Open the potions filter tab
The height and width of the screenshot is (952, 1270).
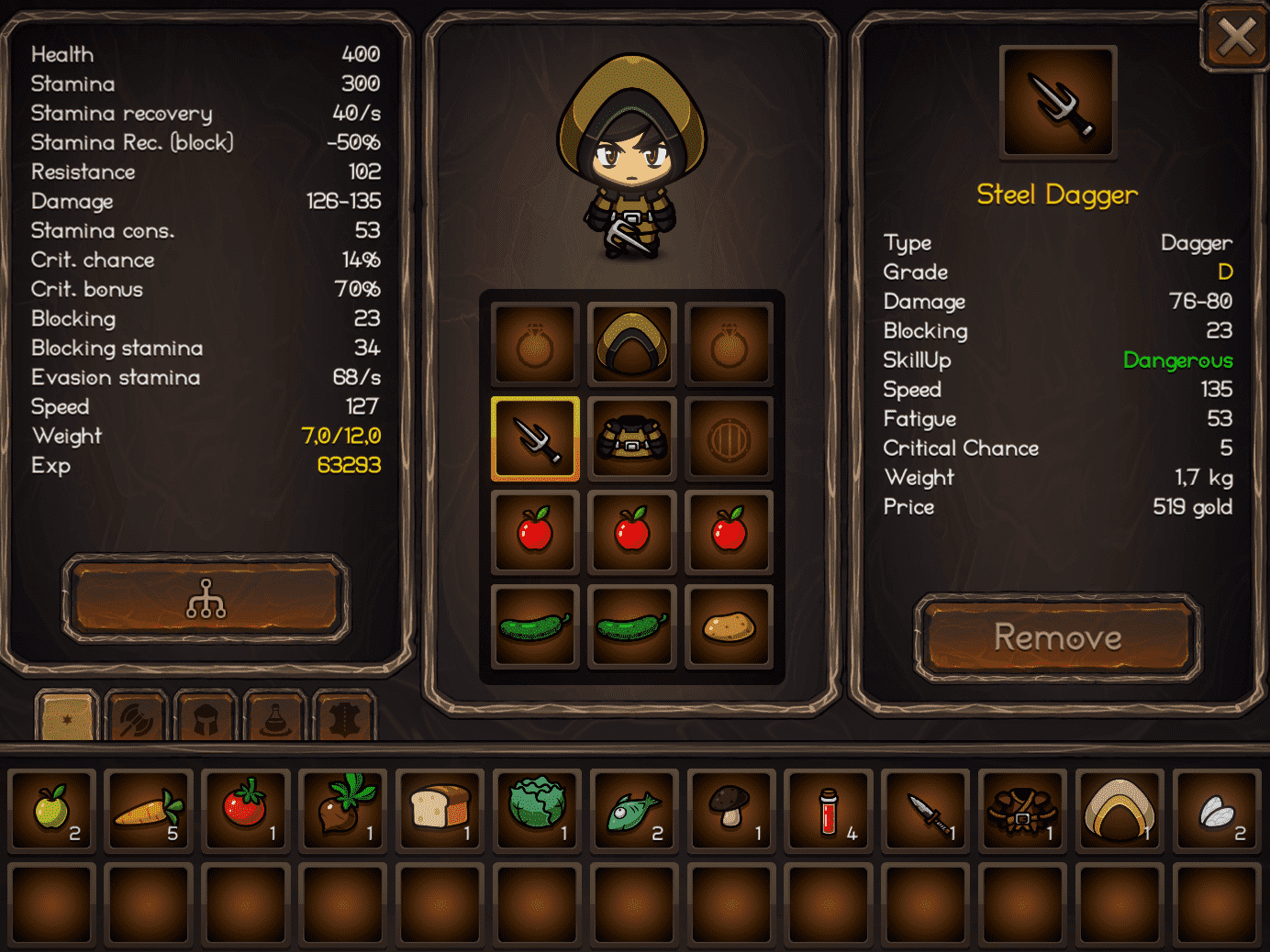pyautogui.click(x=274, y=717)
